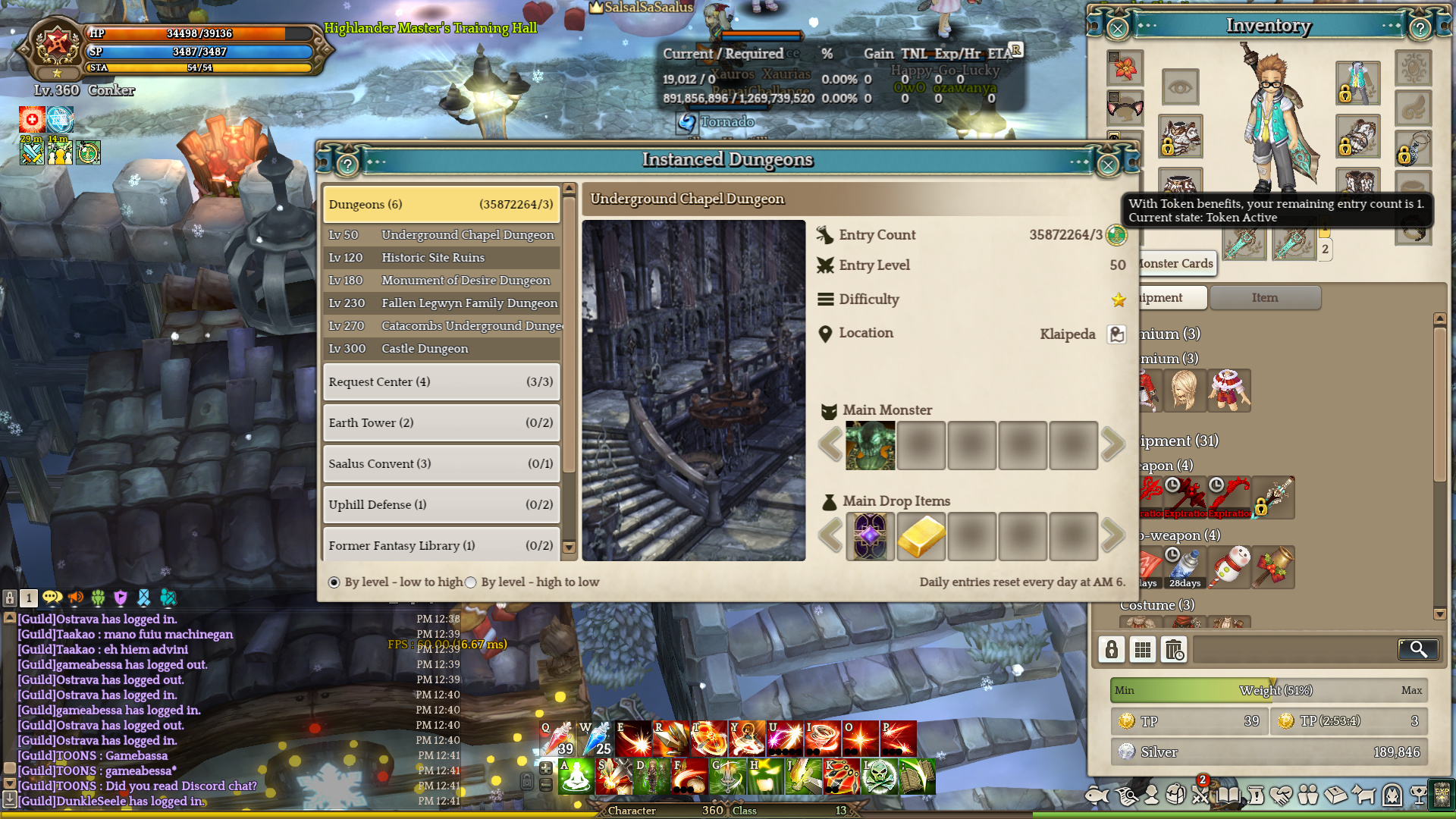Use the red potion hotbar slot Q
The image size is (1456, 819).
point(557,739)
